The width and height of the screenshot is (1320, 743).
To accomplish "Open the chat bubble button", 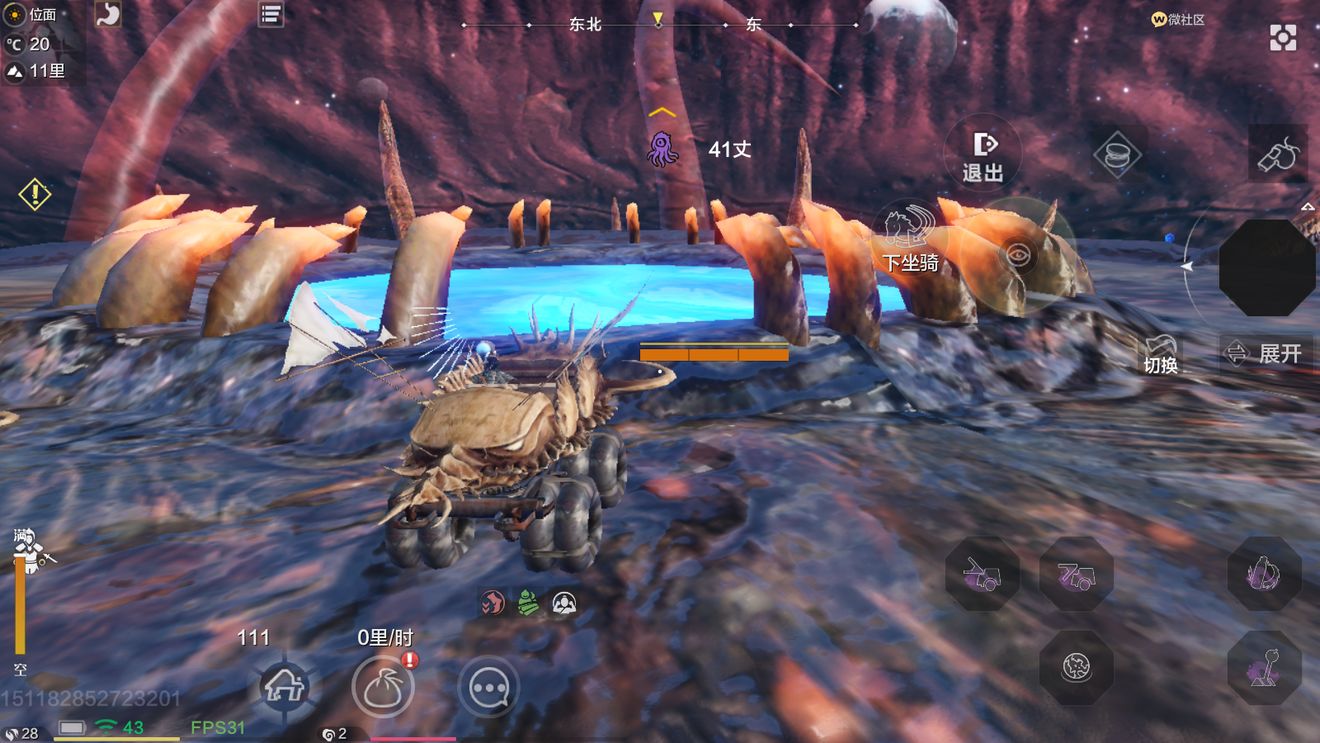I will tap(489, 687).
